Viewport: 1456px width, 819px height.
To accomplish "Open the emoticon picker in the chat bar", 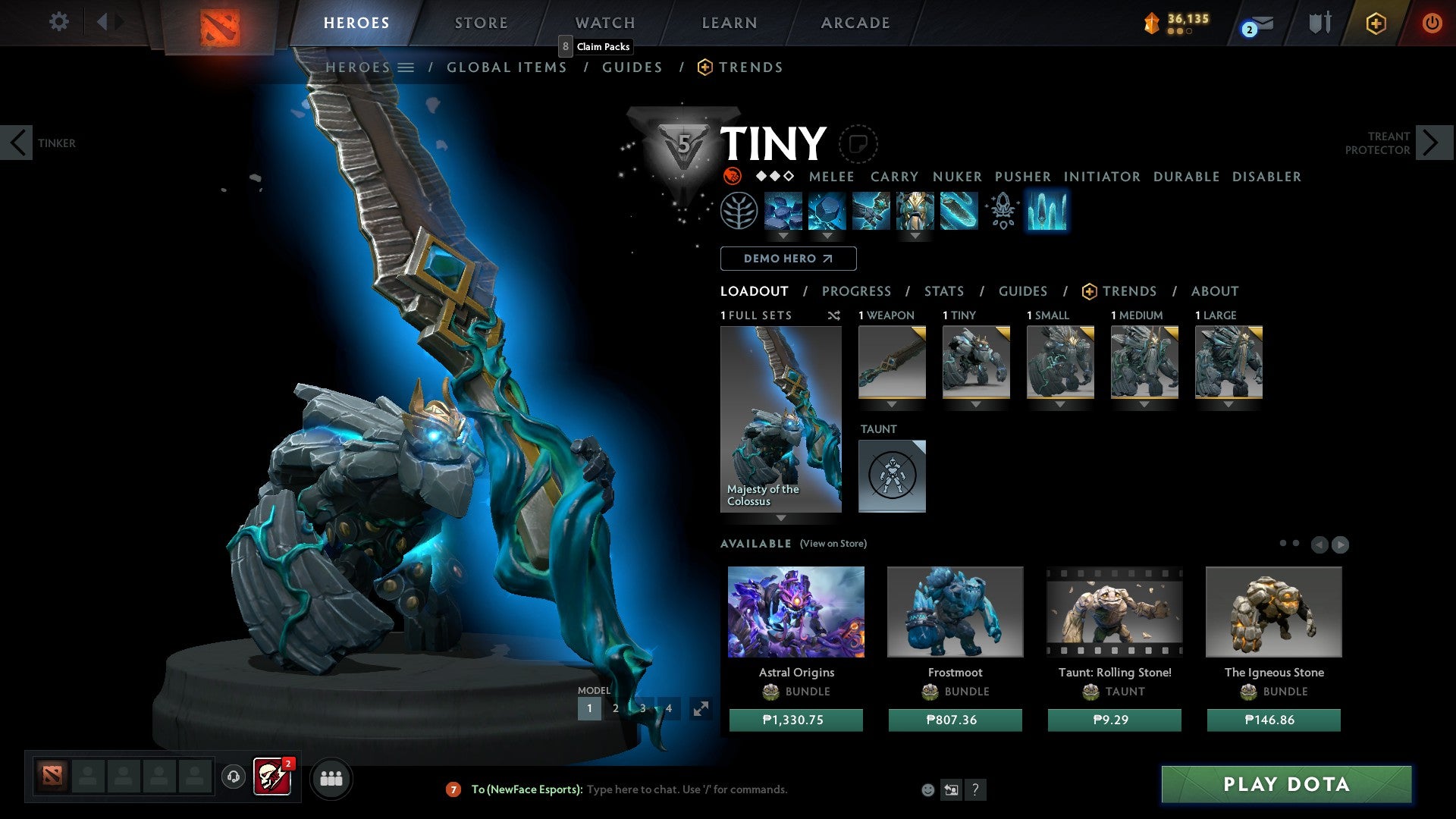I will click(927, 789).
